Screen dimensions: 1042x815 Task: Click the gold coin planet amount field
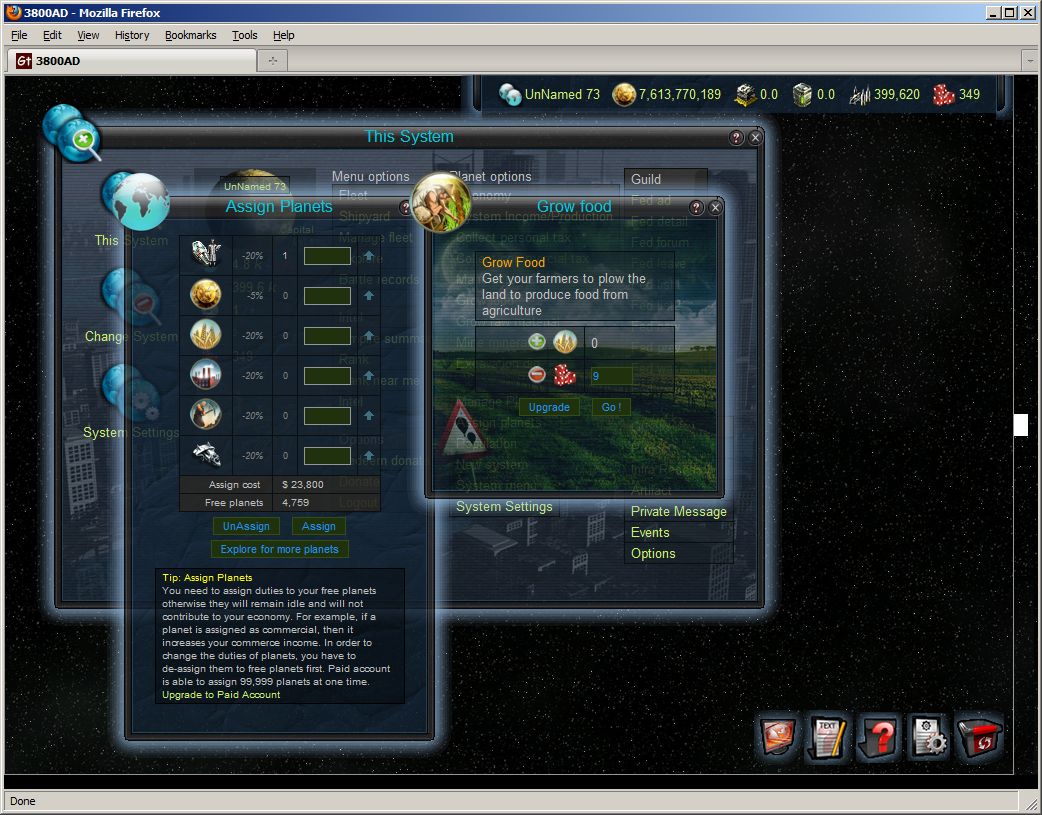pyautogui.click(x=327, y=296)
